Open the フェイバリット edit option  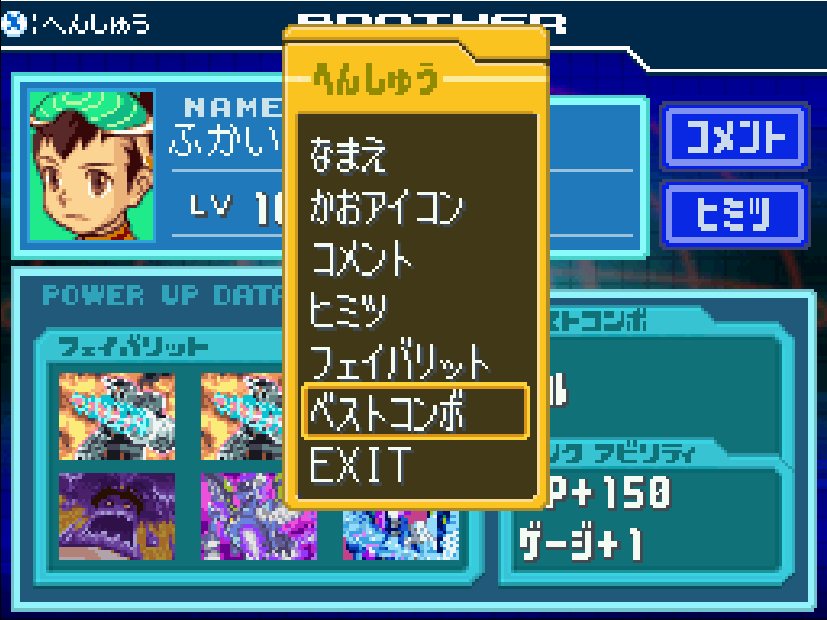[400, 361]
